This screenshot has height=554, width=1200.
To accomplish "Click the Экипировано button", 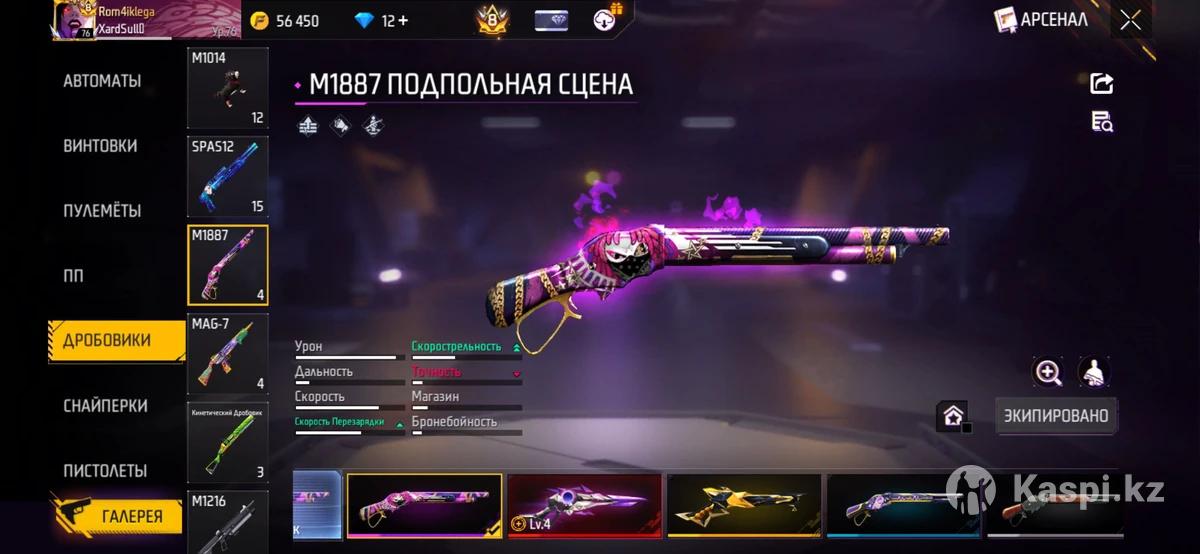I will pos(1056,416).
